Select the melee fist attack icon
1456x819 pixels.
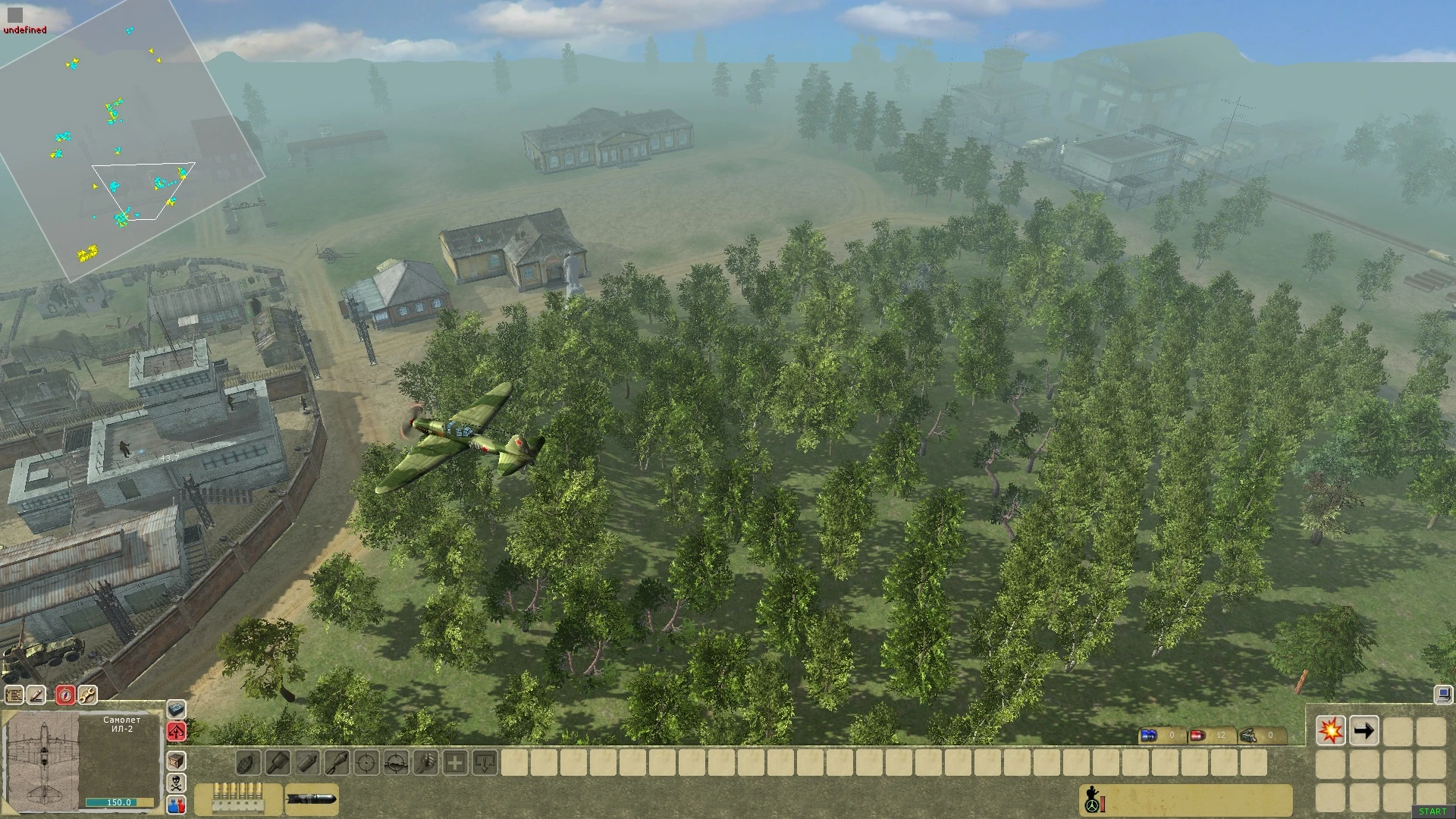pos(427,763)
